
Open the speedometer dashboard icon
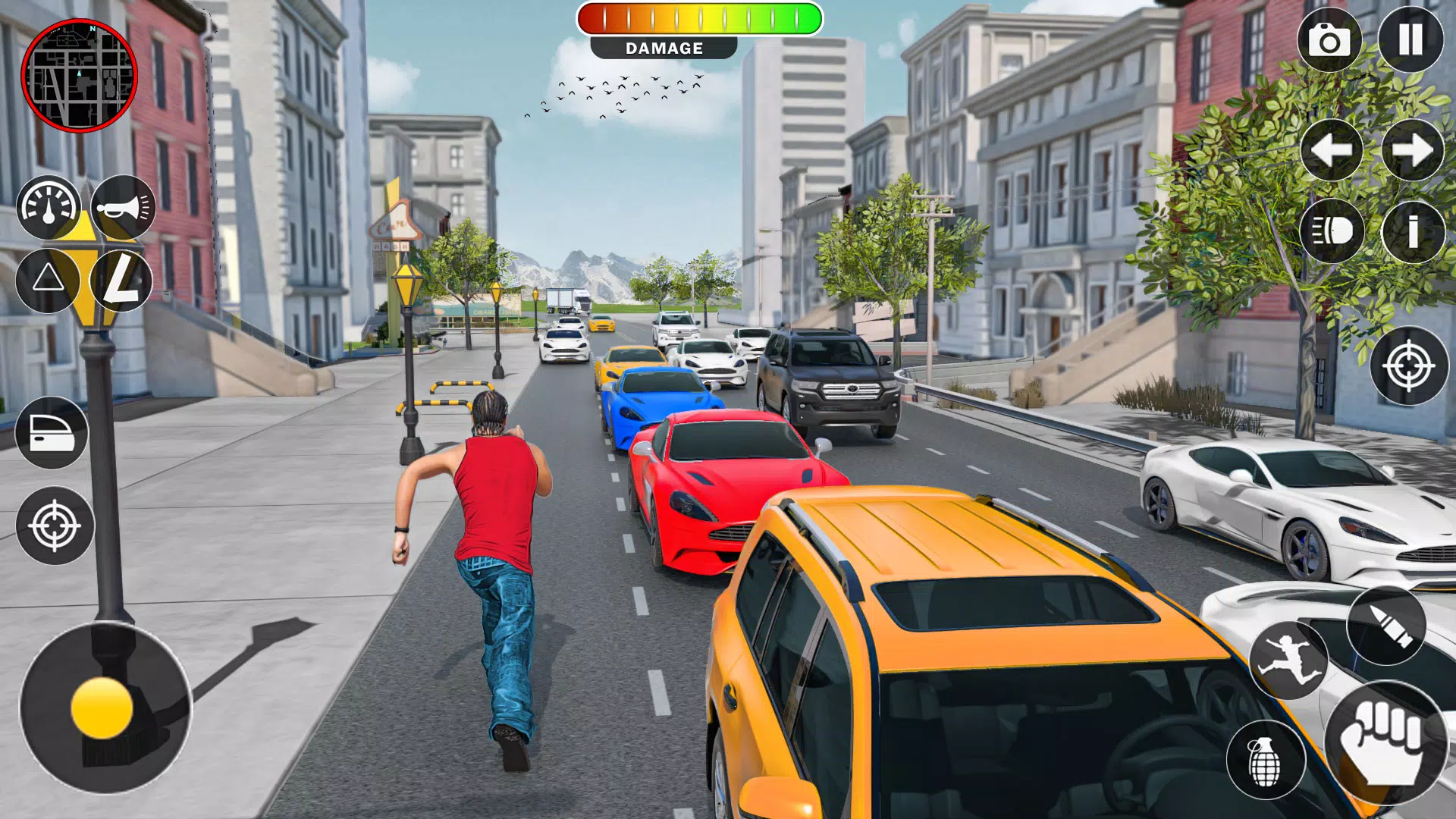coord(47,207)
